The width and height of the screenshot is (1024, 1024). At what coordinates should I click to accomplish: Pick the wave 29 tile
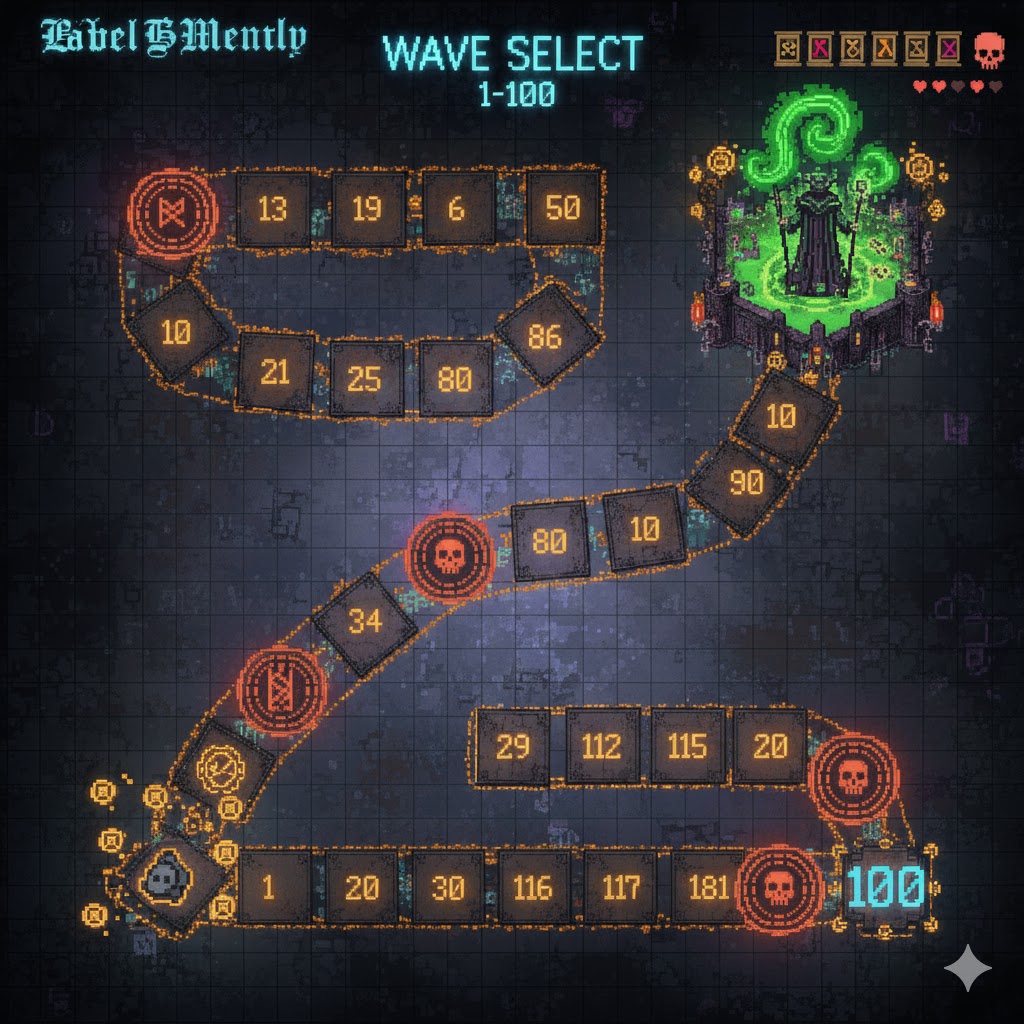coord(512,747)
